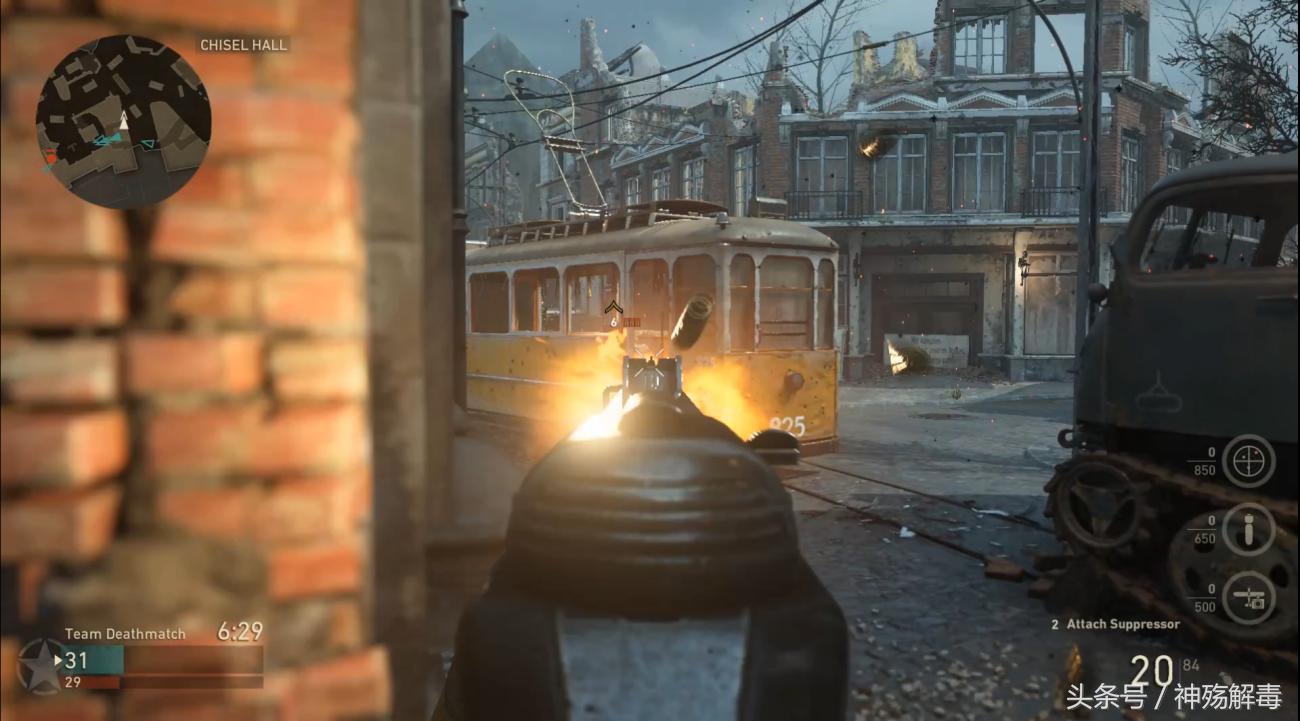This screenshot has height=721, width=1300.
Task: Open the Team Deathmatch mode label
Action: 123,633
